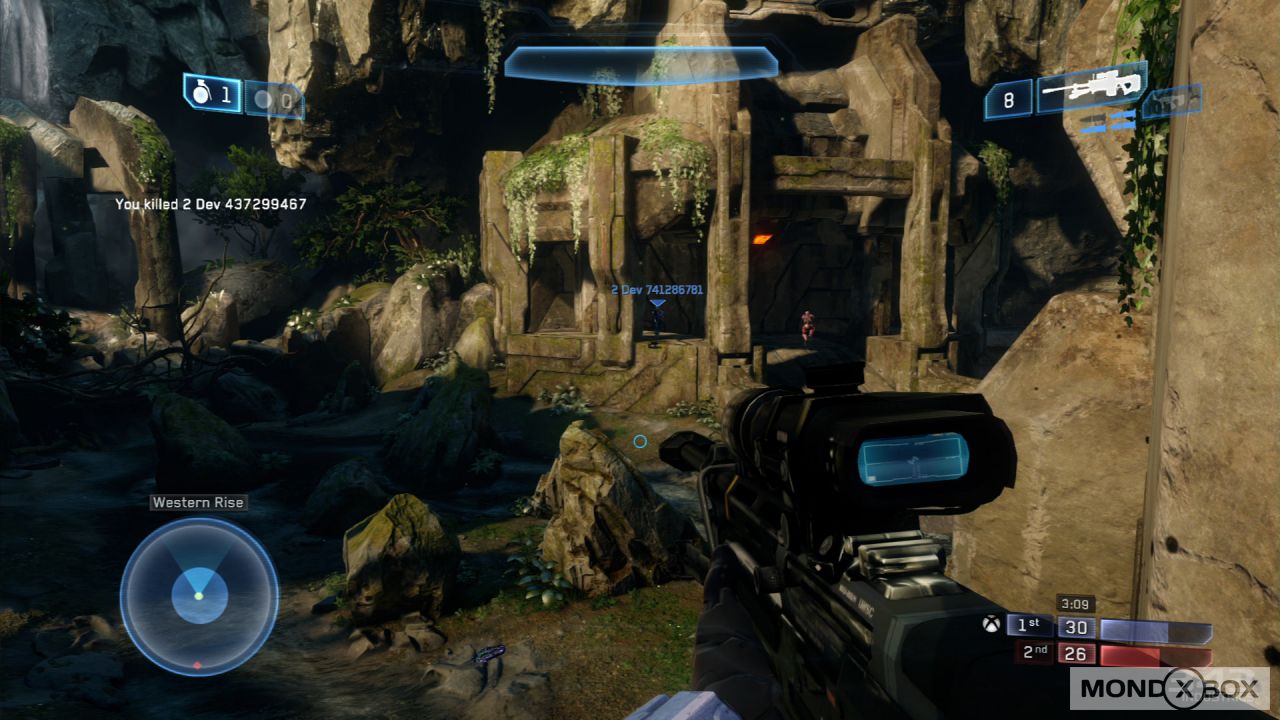Select the frag grenade slot
This screenshot has width=1280, height=720.
tap(212, 94)
